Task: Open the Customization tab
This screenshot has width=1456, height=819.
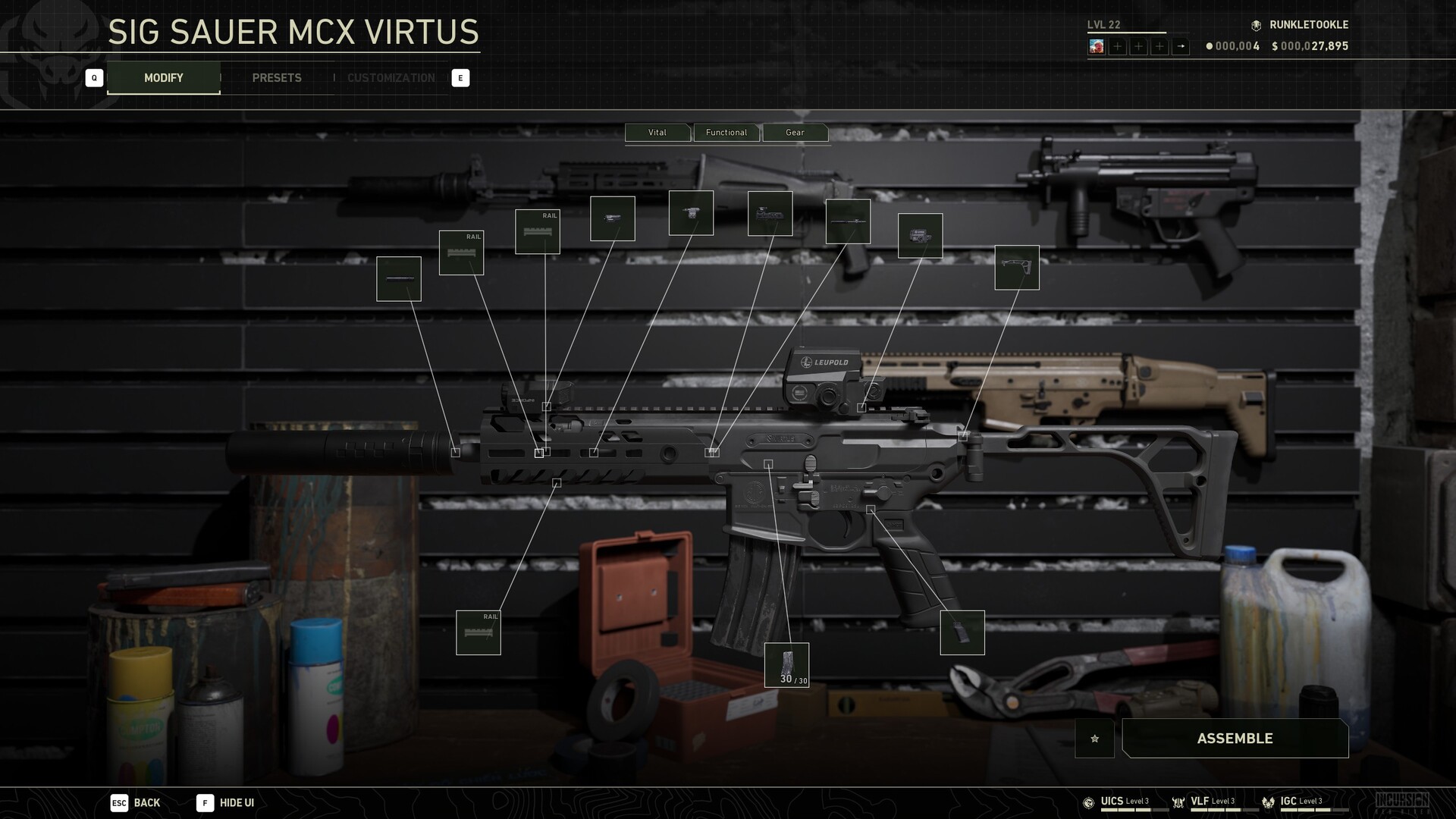Action: (391, 78)
